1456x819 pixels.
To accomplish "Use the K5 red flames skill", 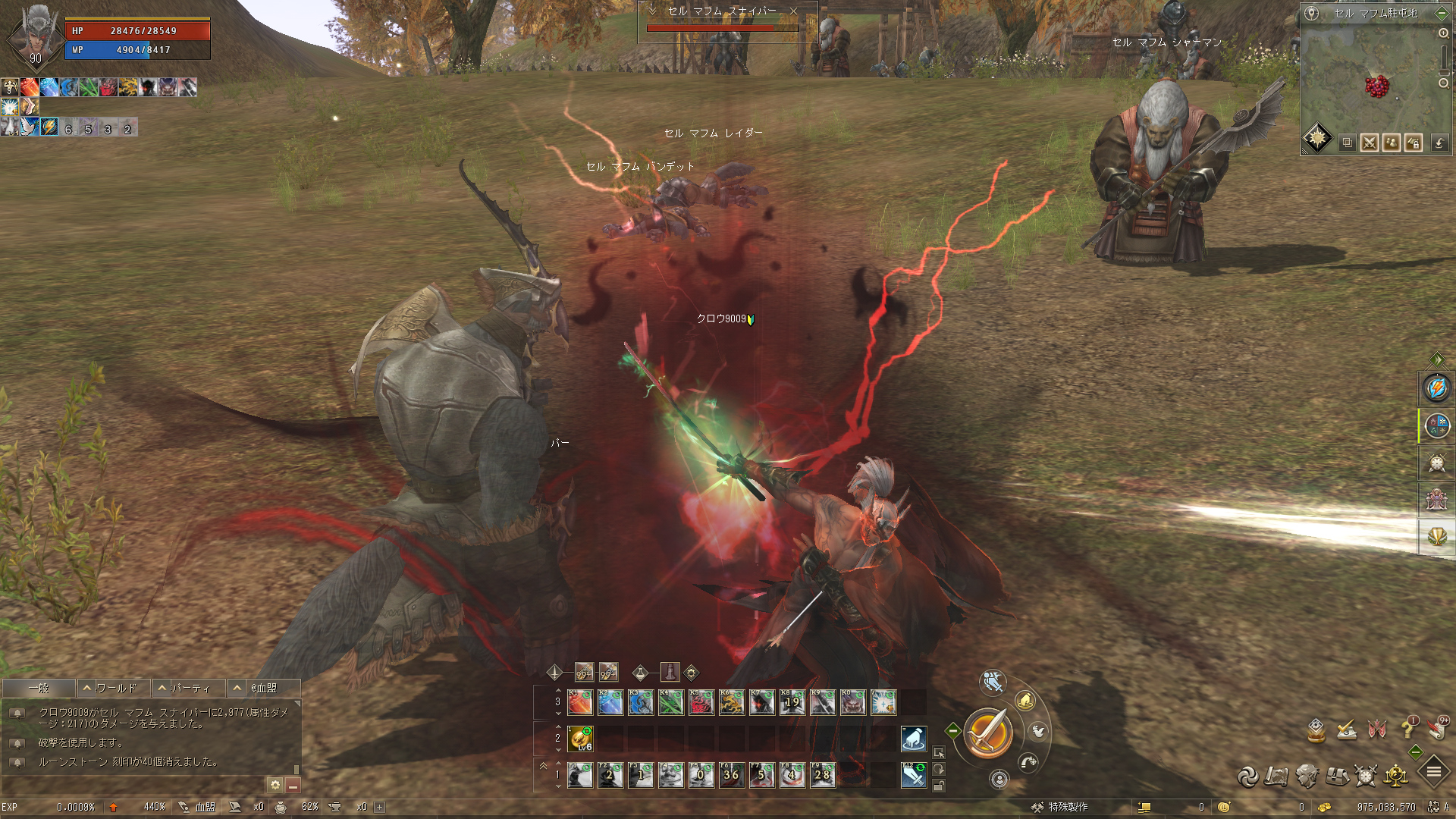I will point(701,702).
